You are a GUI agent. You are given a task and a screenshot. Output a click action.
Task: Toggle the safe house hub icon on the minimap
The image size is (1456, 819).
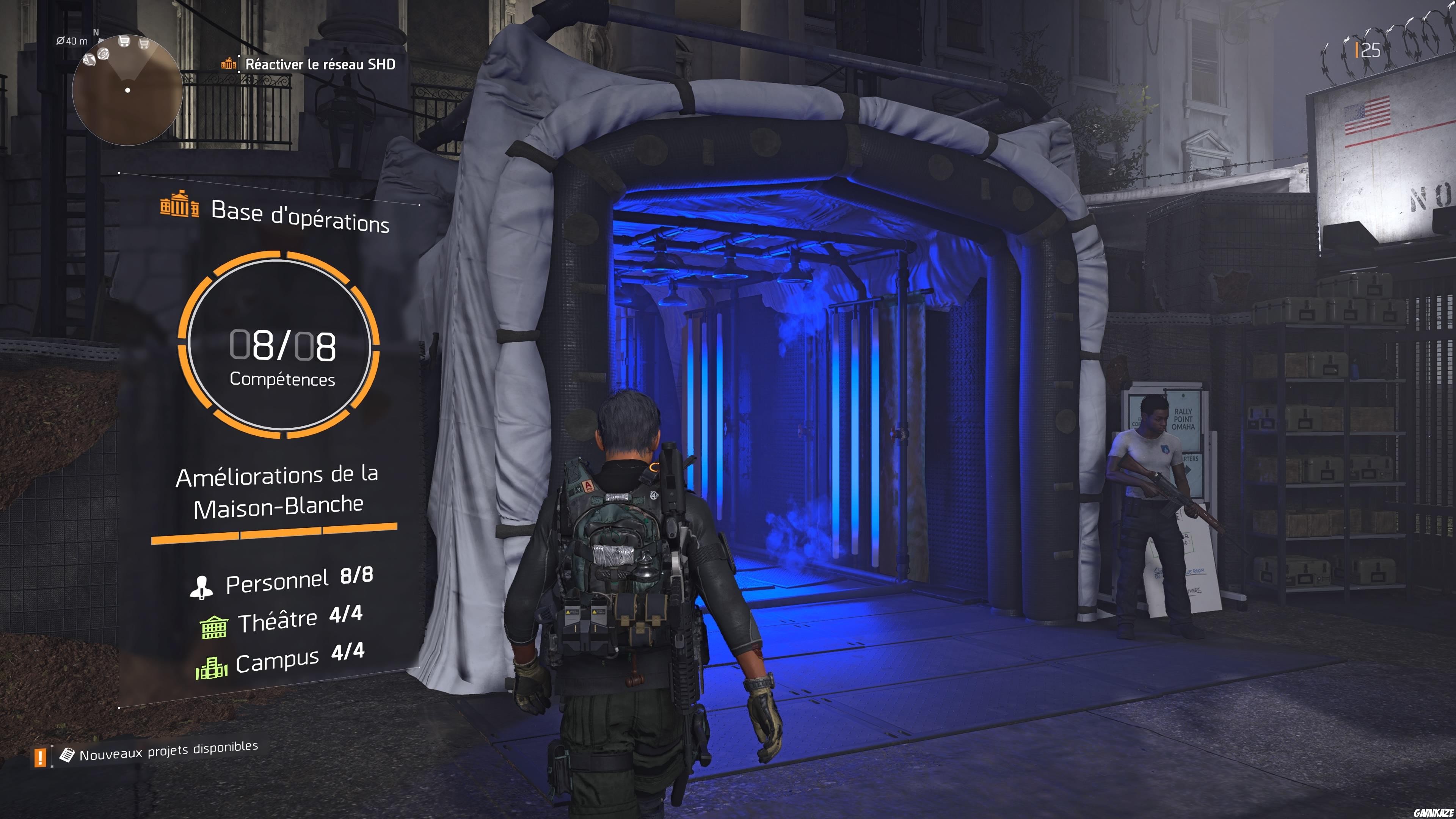[x=104, y=54]
